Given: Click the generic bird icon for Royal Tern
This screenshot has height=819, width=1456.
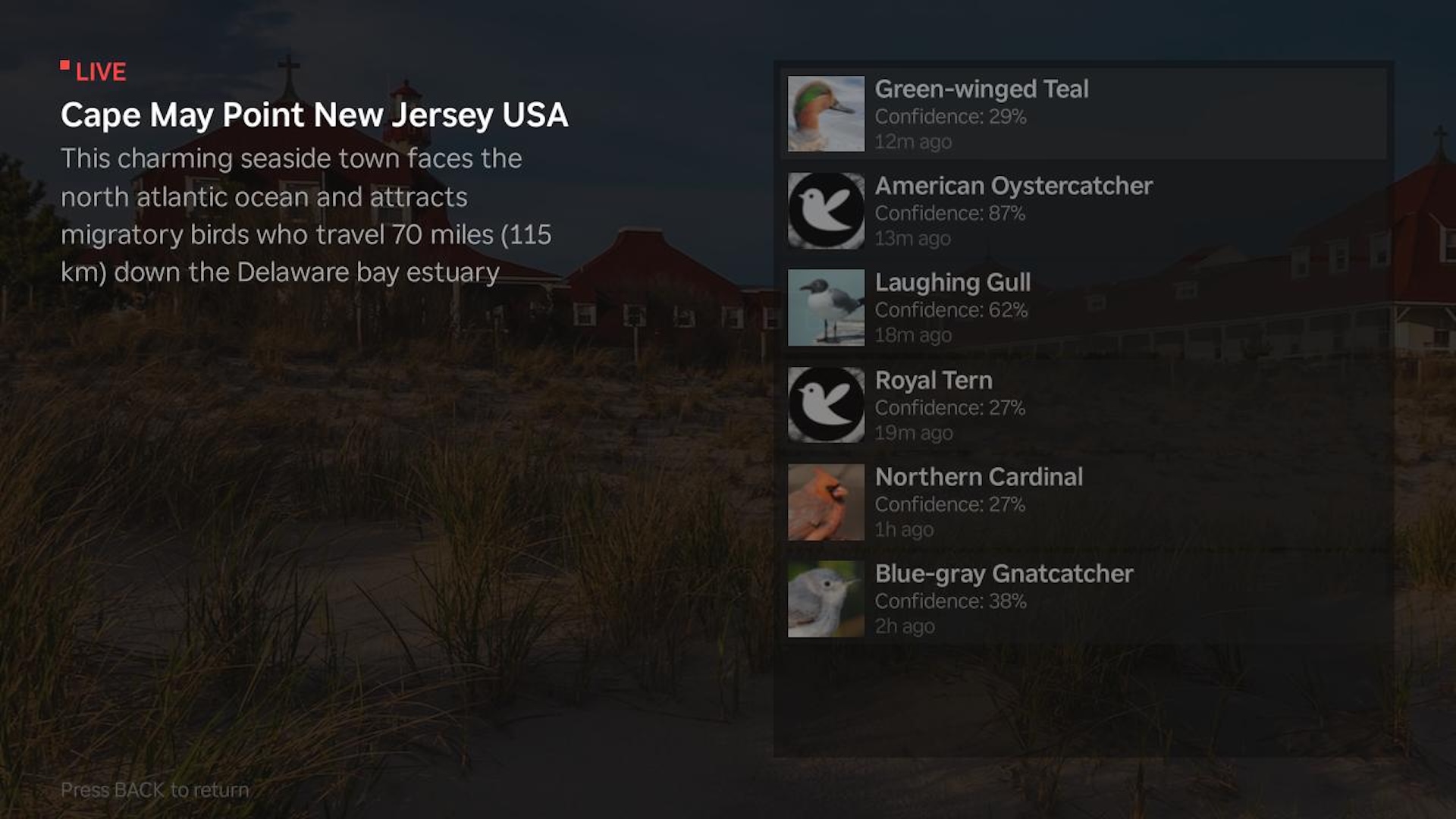Looking at the screenshot, I should [825, 404].
